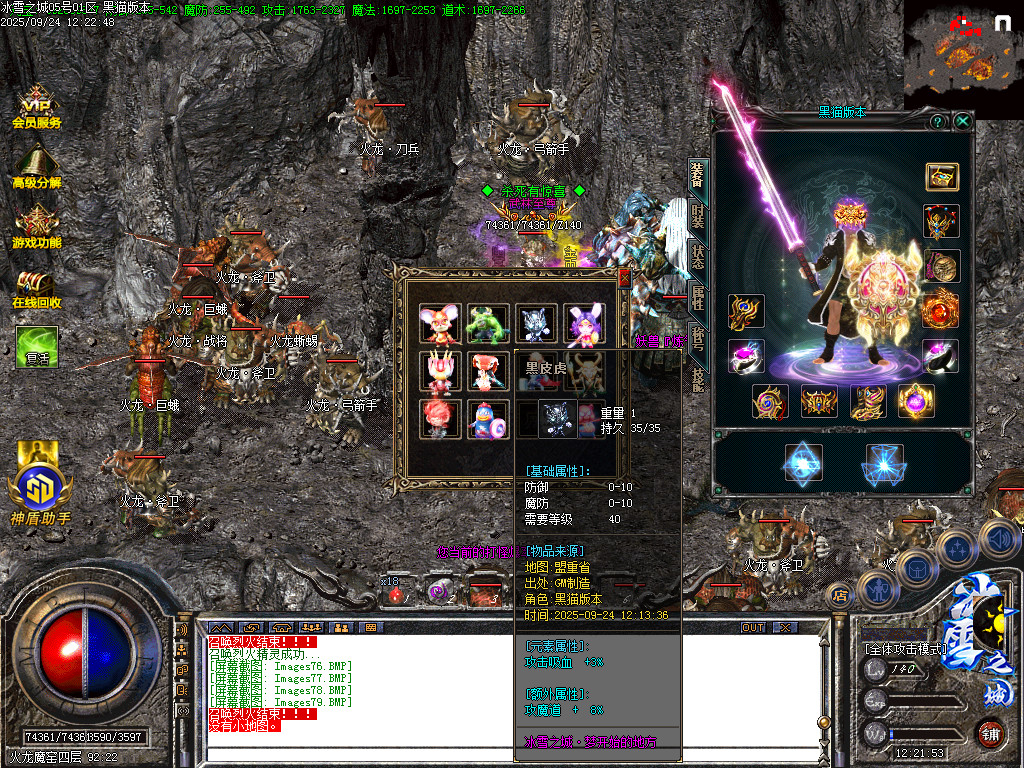Viewport: 1024px width, 768px height.
Task: Close the pet inventory window
Action: point(625,277)
